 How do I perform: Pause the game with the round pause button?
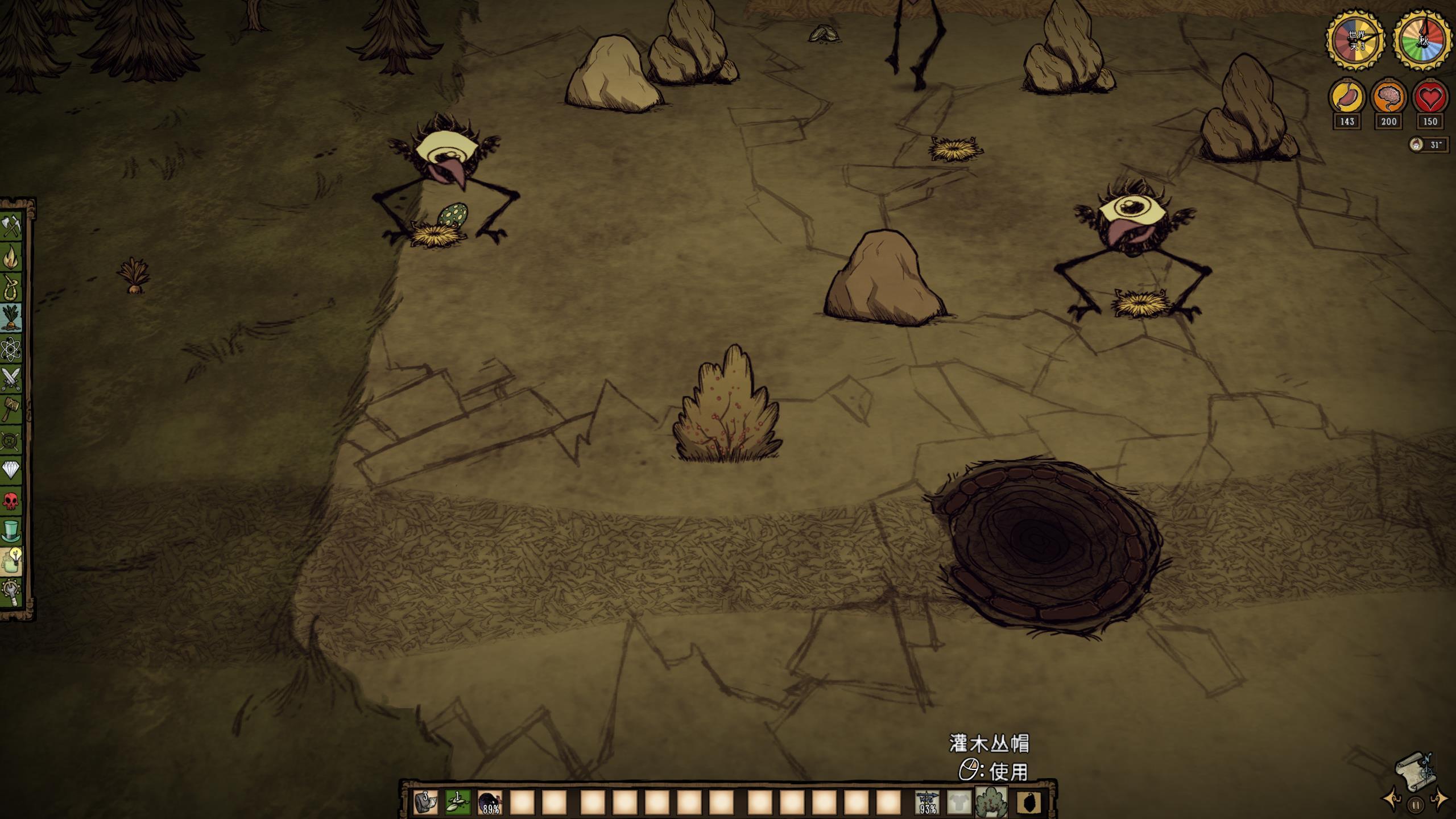[1416, 805]
